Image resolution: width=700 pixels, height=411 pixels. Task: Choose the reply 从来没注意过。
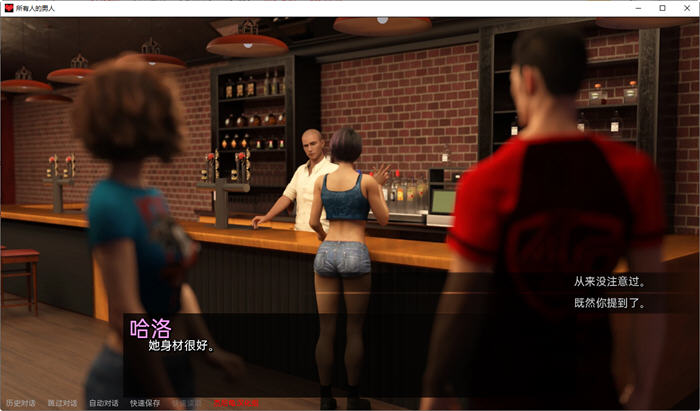pyautogui.click(x=602, y=283)
